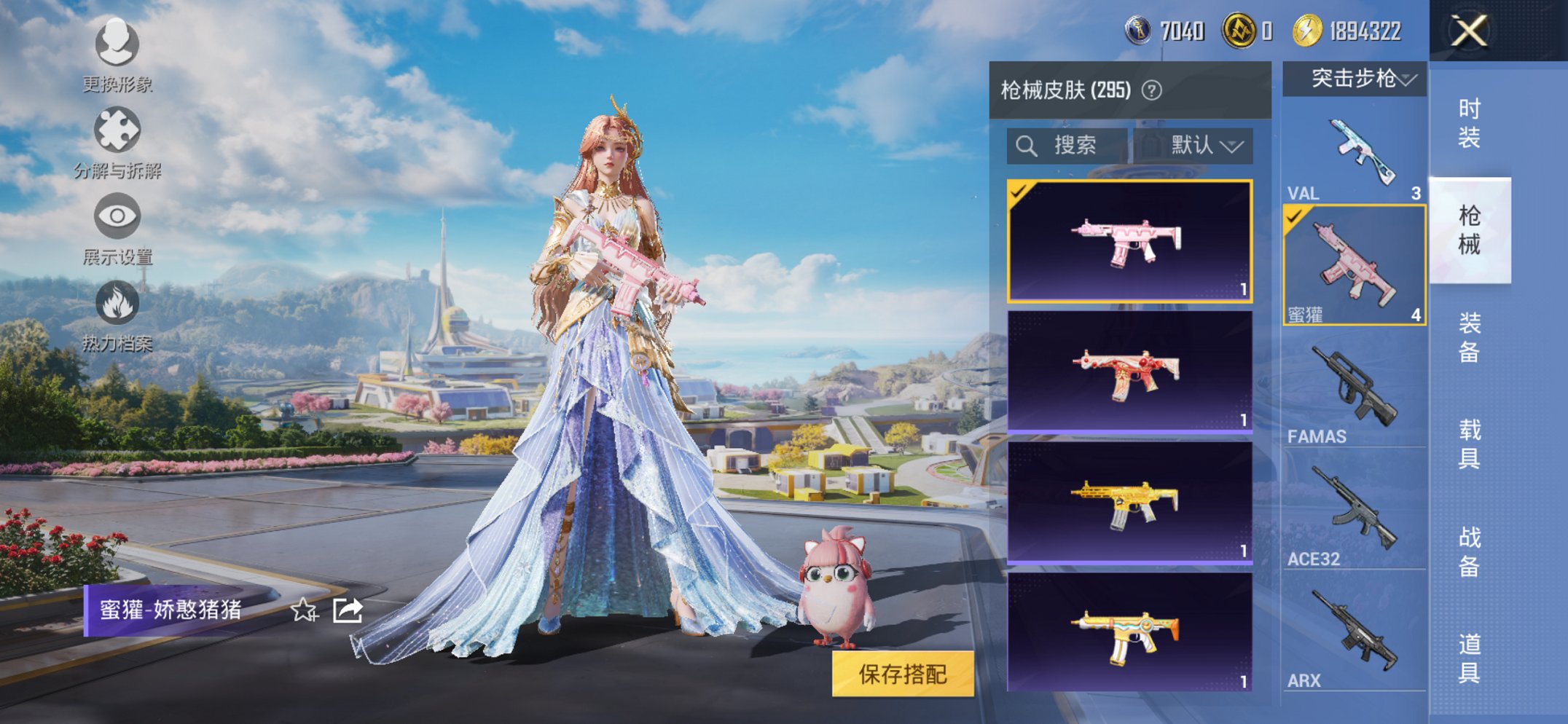Open the search magnifier in skin panel
The height and width of the screenshot is (724, 1568).
point(1027,145)
